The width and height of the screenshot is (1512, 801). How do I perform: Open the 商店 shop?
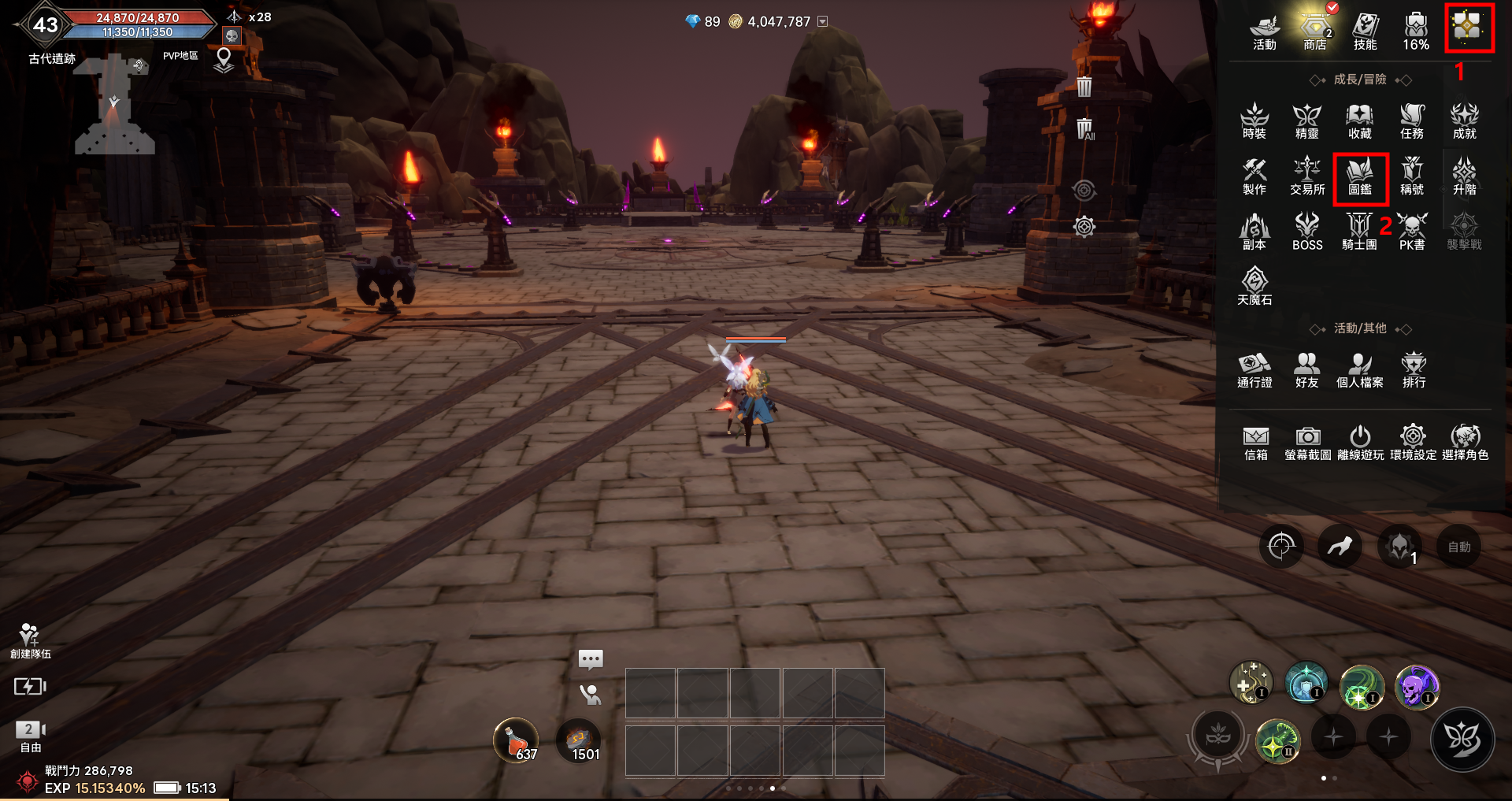click(x=1314, y=32)
